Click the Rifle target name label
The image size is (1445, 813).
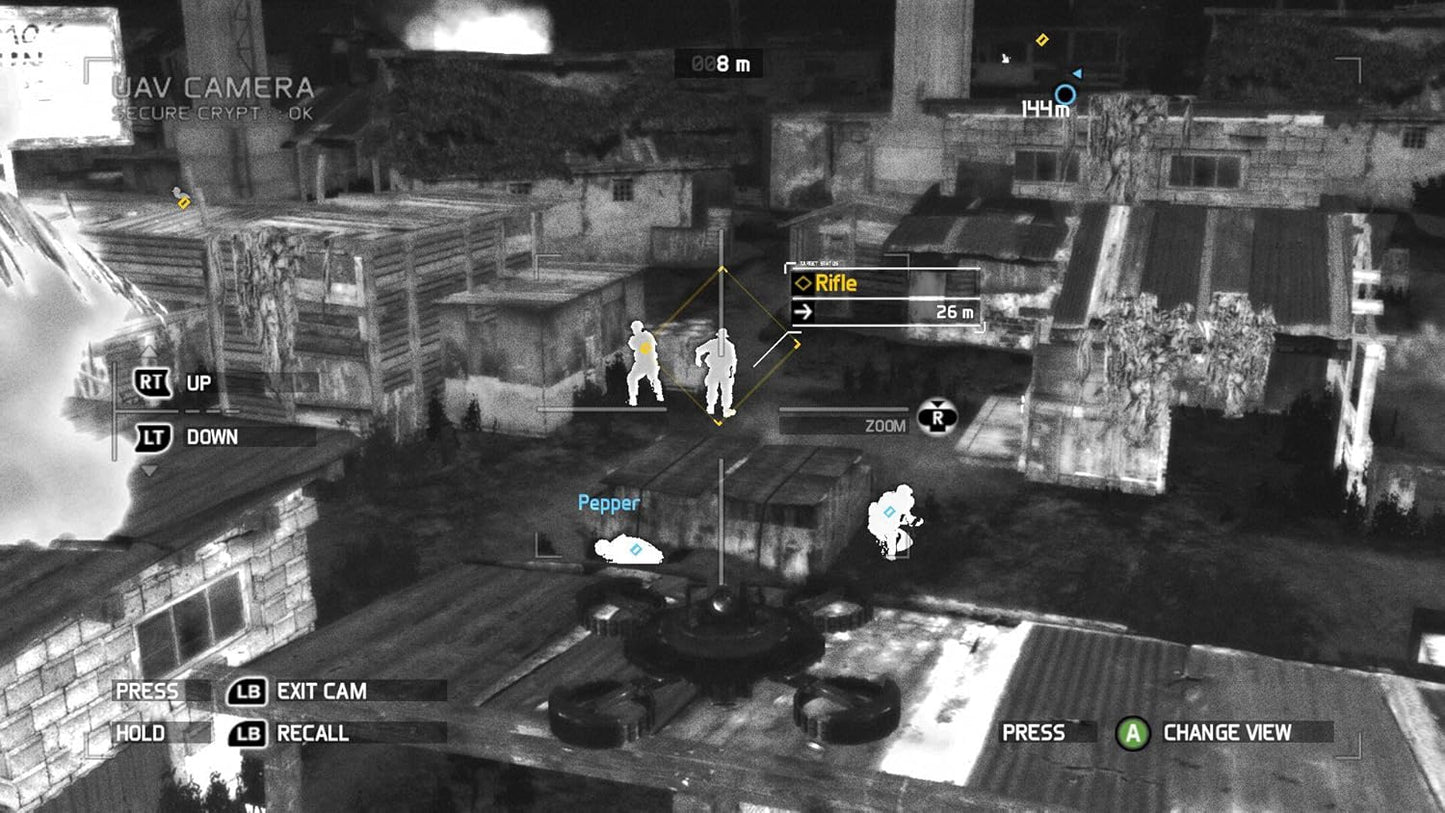coord(838,283)
